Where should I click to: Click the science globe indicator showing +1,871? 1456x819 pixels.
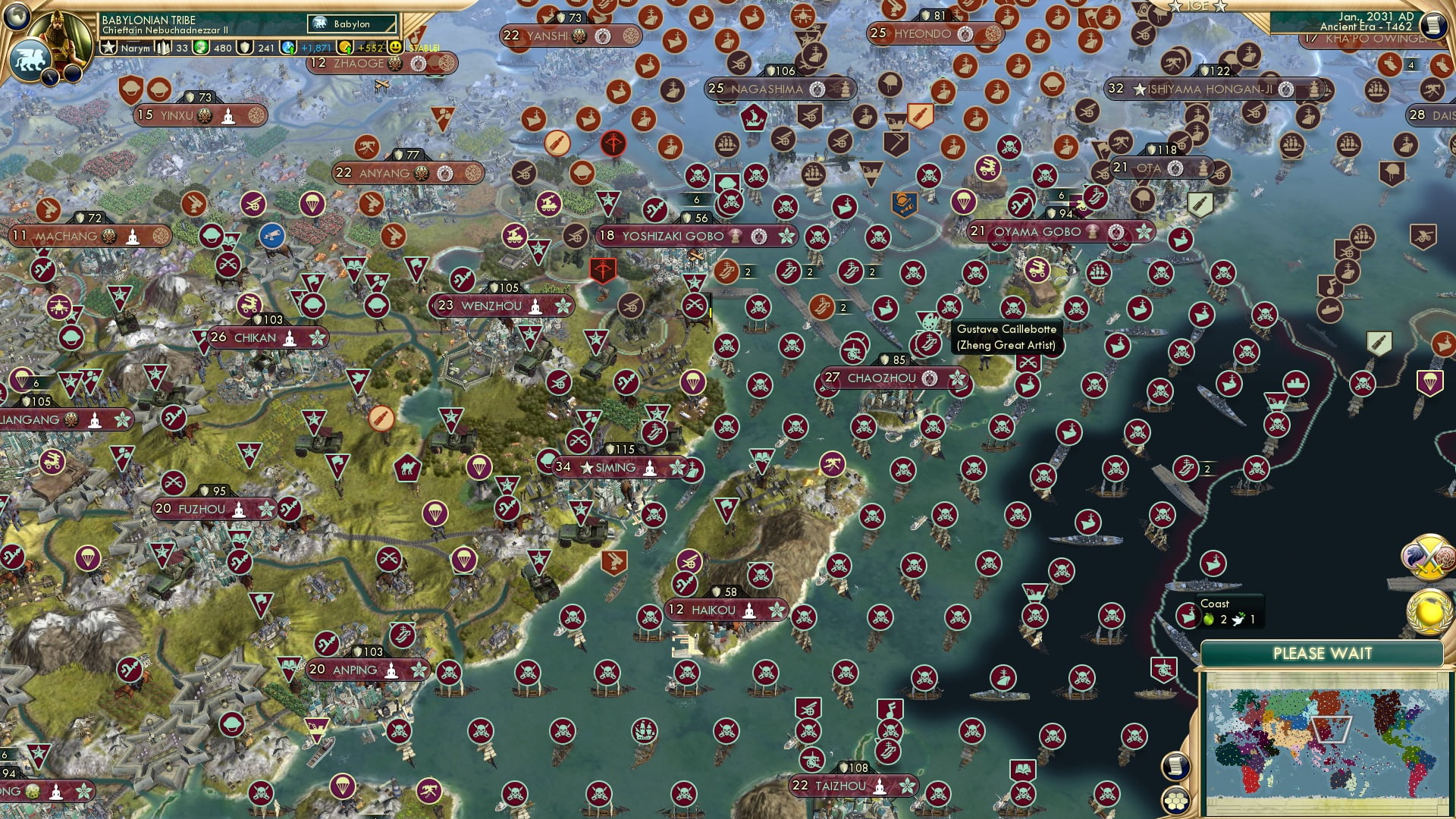(x=287, y=47)
